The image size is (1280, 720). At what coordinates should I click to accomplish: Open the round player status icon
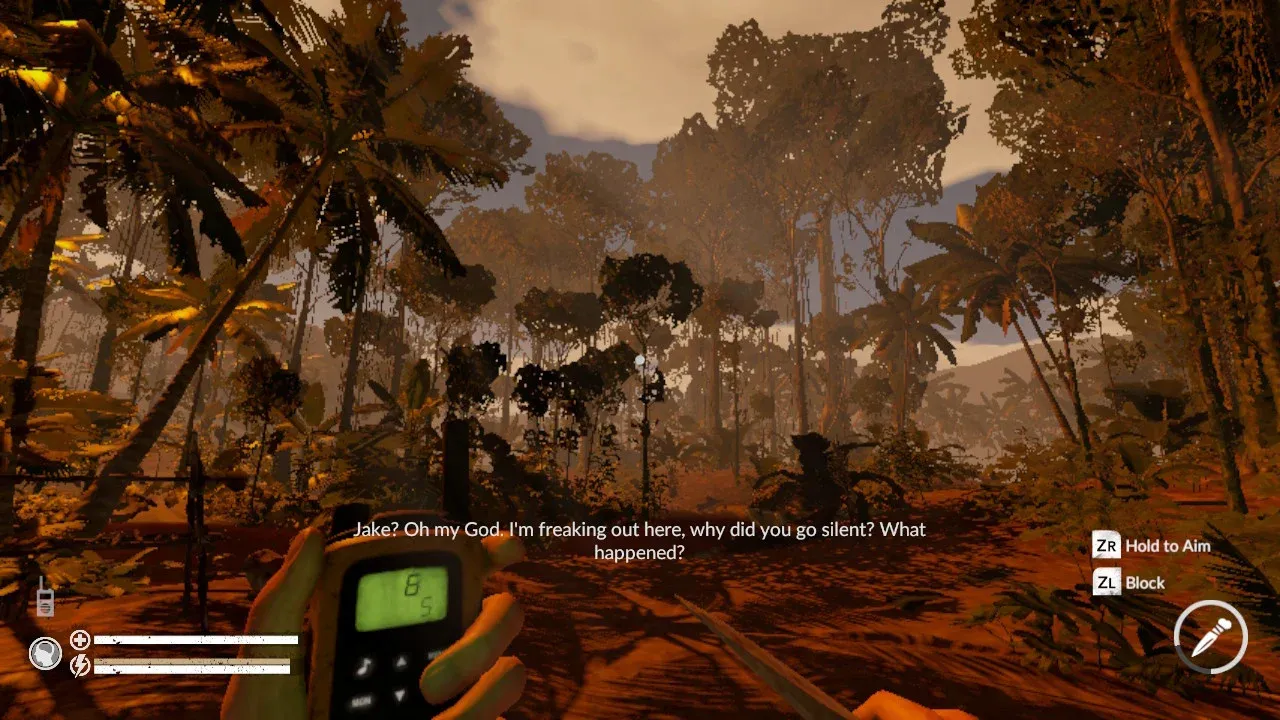tap(45, 654)
